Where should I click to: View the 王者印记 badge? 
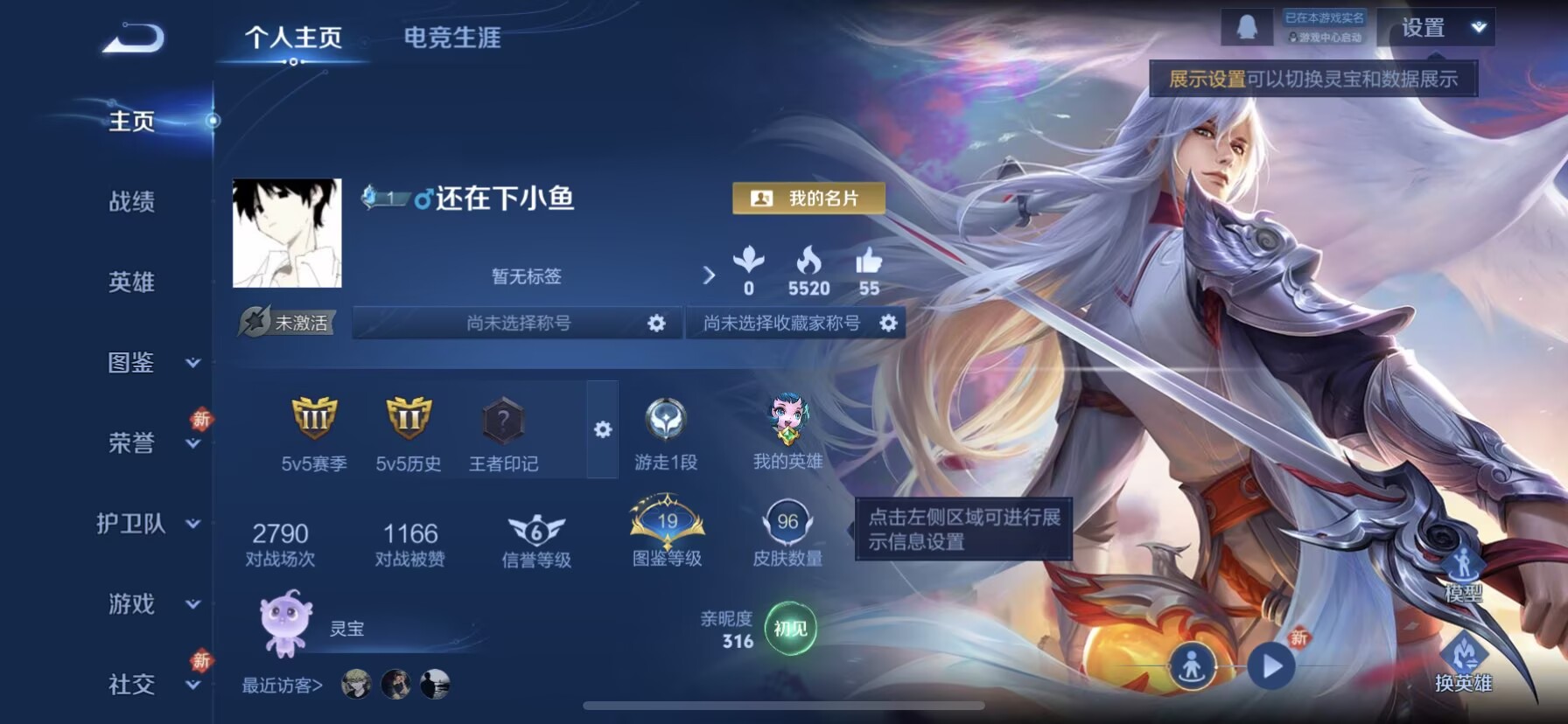(501, 428)
